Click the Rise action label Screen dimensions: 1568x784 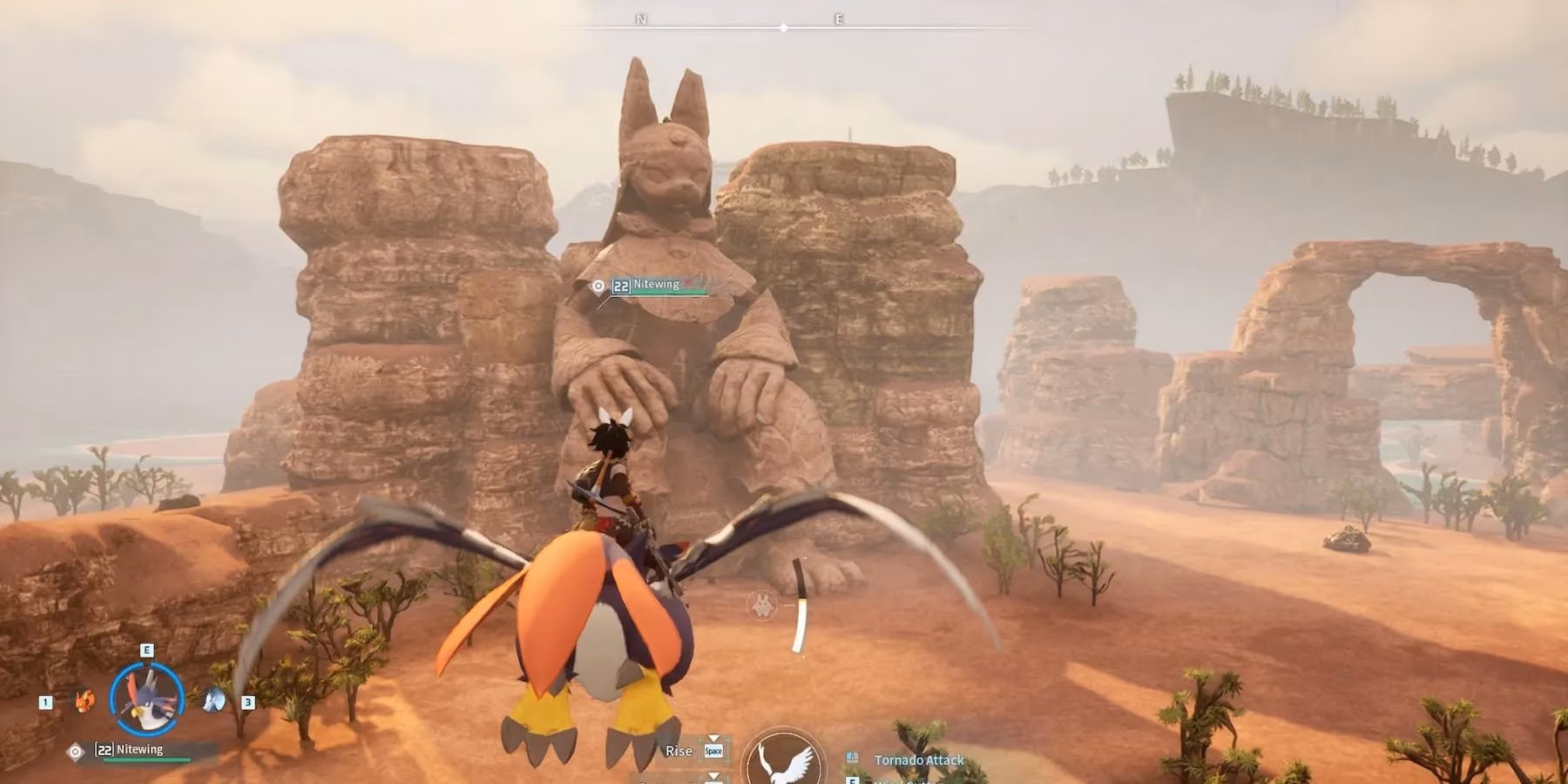click(x=679, y=751)
